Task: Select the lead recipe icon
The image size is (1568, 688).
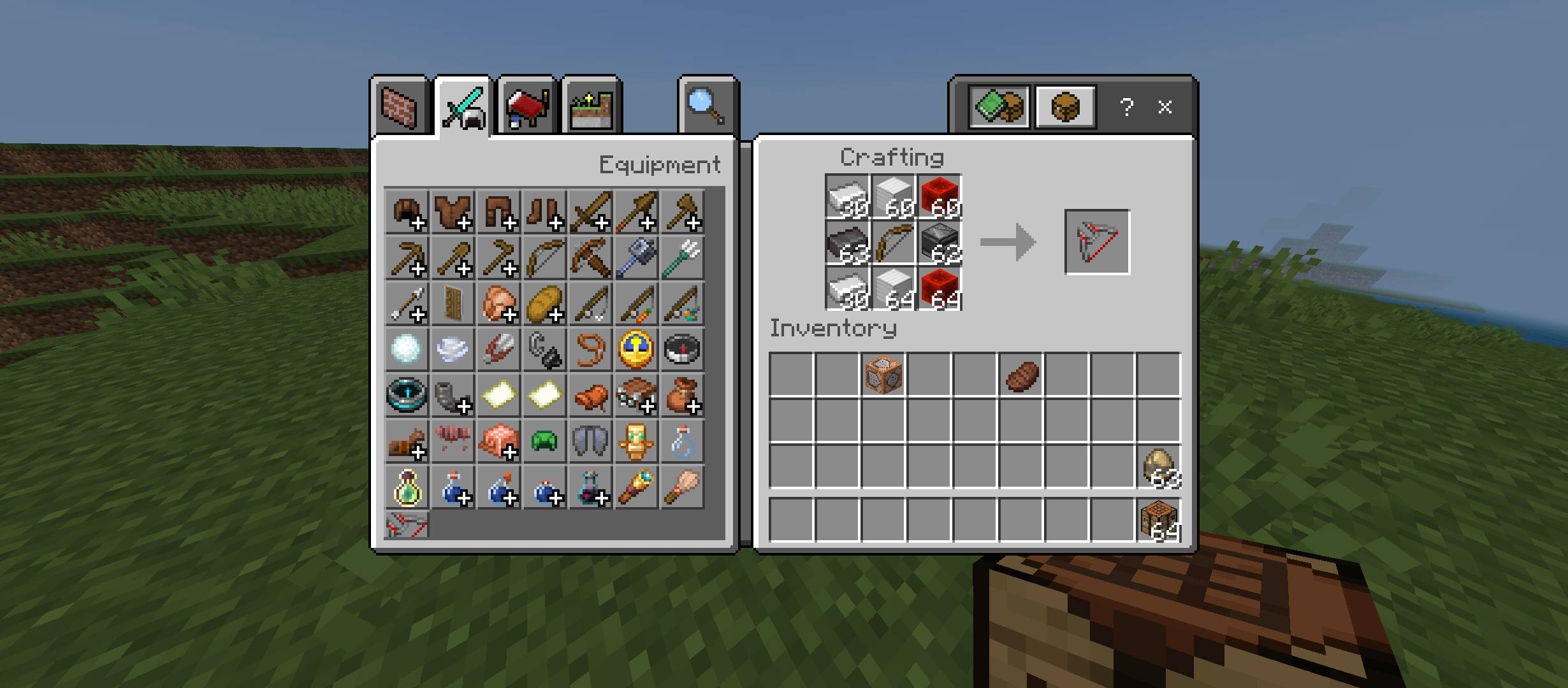Action: (x=590, y=350)
